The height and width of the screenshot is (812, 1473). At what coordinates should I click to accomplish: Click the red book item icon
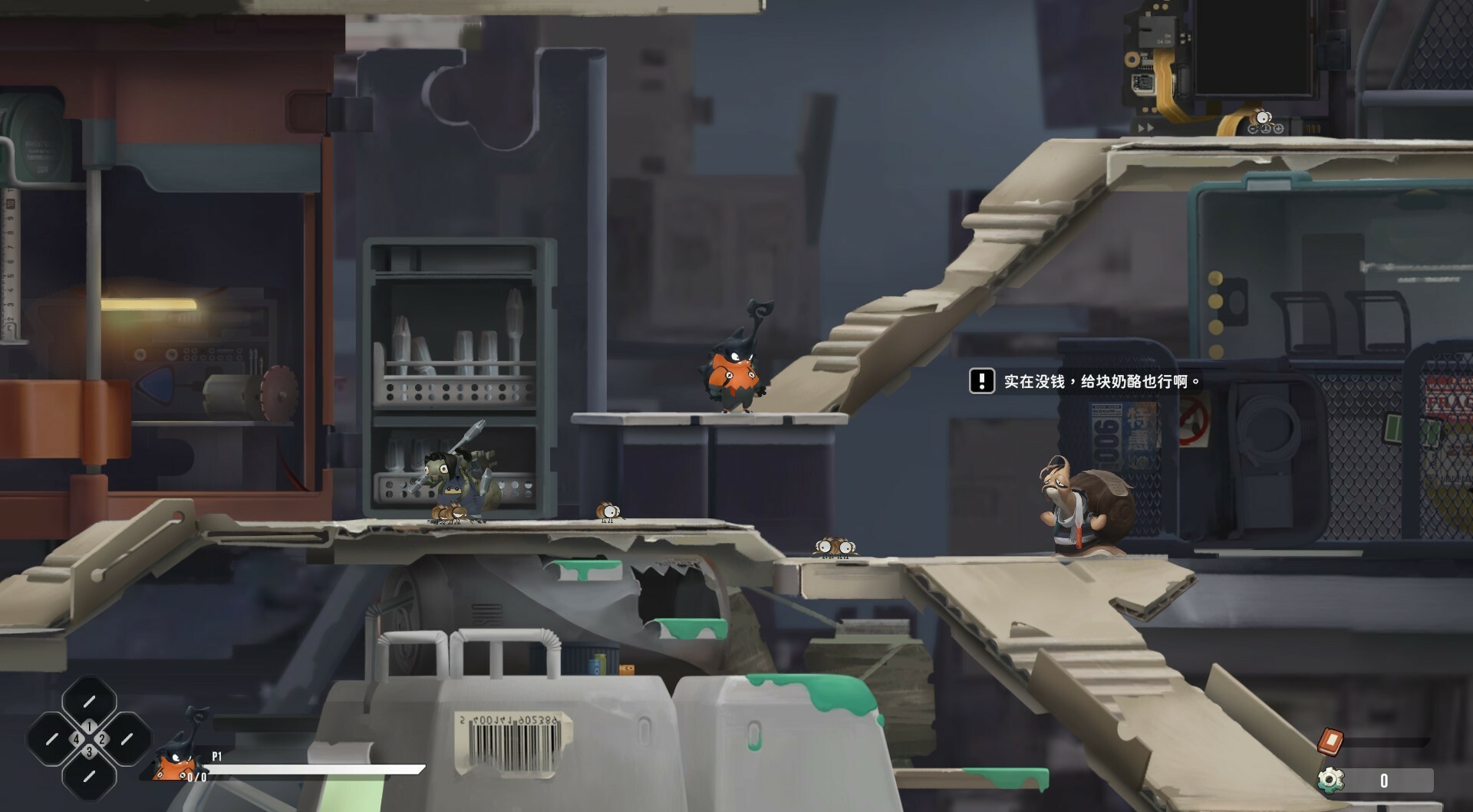[x=1330, y=741]
